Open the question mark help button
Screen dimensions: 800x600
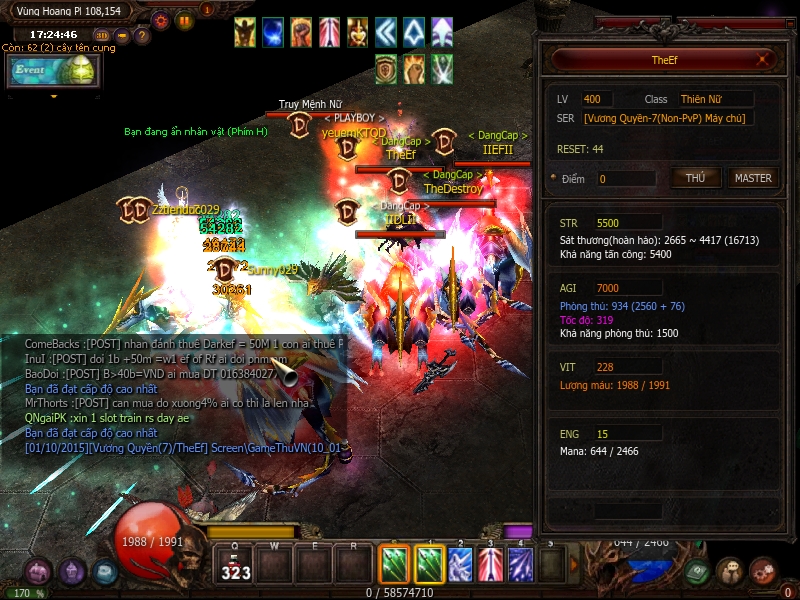point(142,36)
